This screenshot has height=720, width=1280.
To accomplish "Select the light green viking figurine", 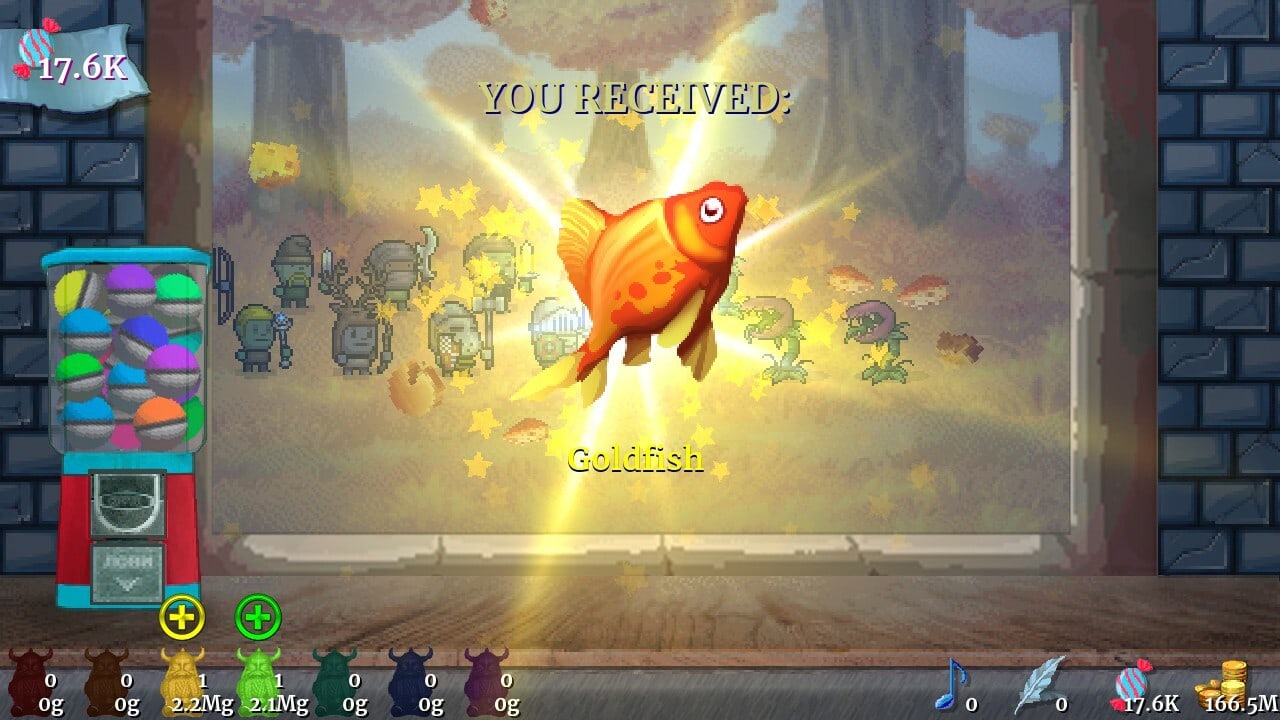I will pyautogui.click(x=257, y=680).
